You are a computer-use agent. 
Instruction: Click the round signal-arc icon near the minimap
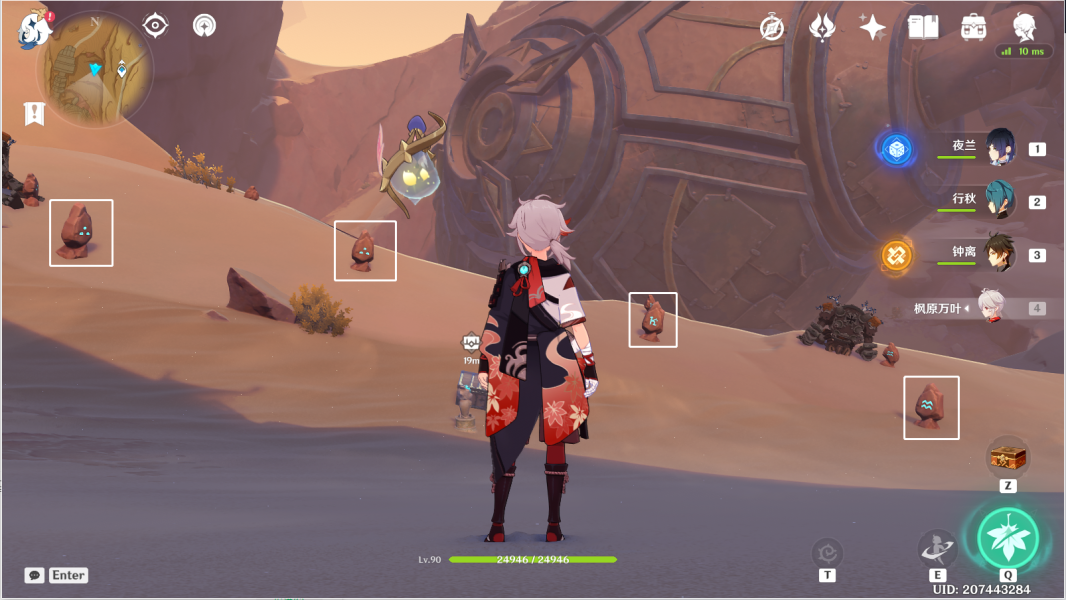coord(205,25)
